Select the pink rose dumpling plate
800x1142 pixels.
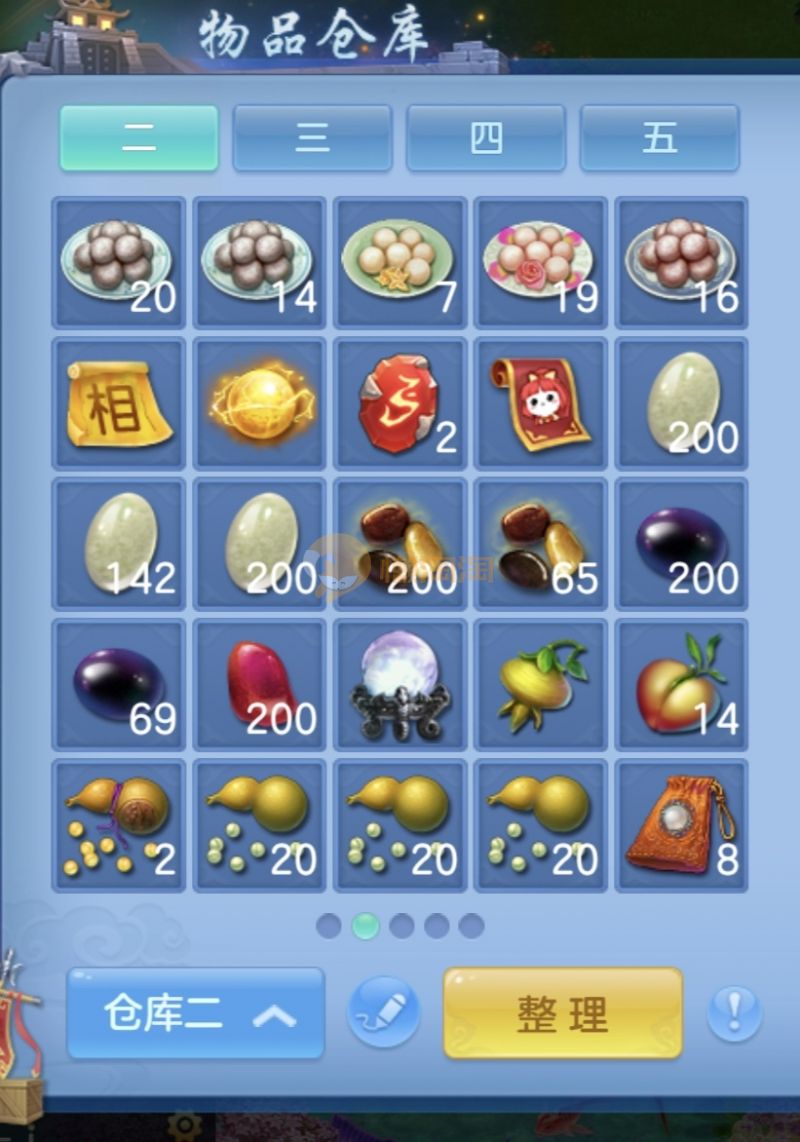[541, 262]
